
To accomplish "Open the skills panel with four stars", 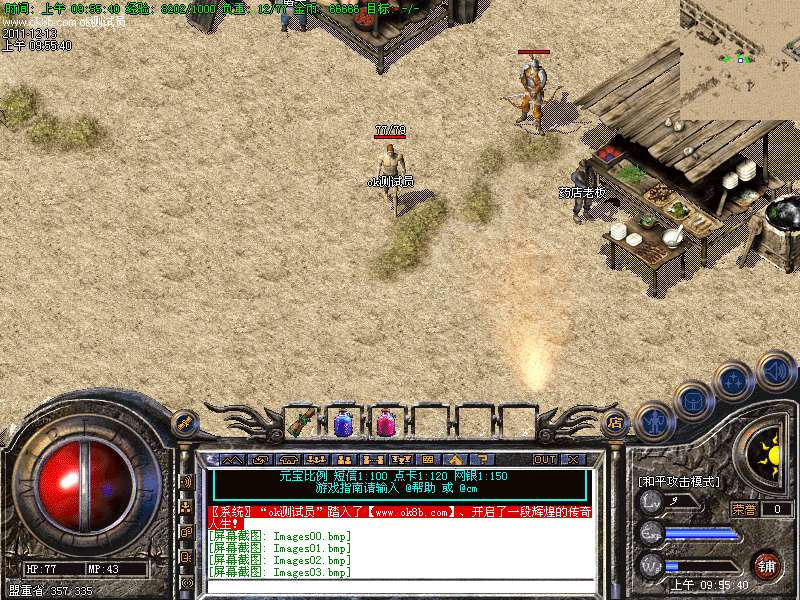I will (x=733, y=380).
